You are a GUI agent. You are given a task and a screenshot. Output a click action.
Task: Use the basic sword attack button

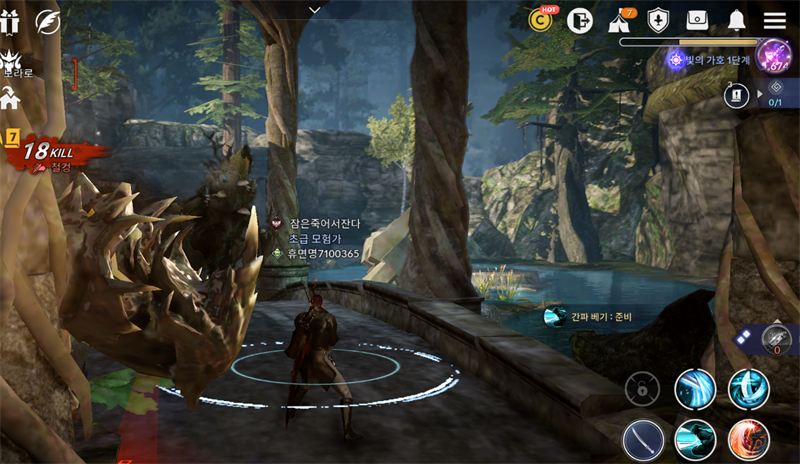tap(643, 439)
